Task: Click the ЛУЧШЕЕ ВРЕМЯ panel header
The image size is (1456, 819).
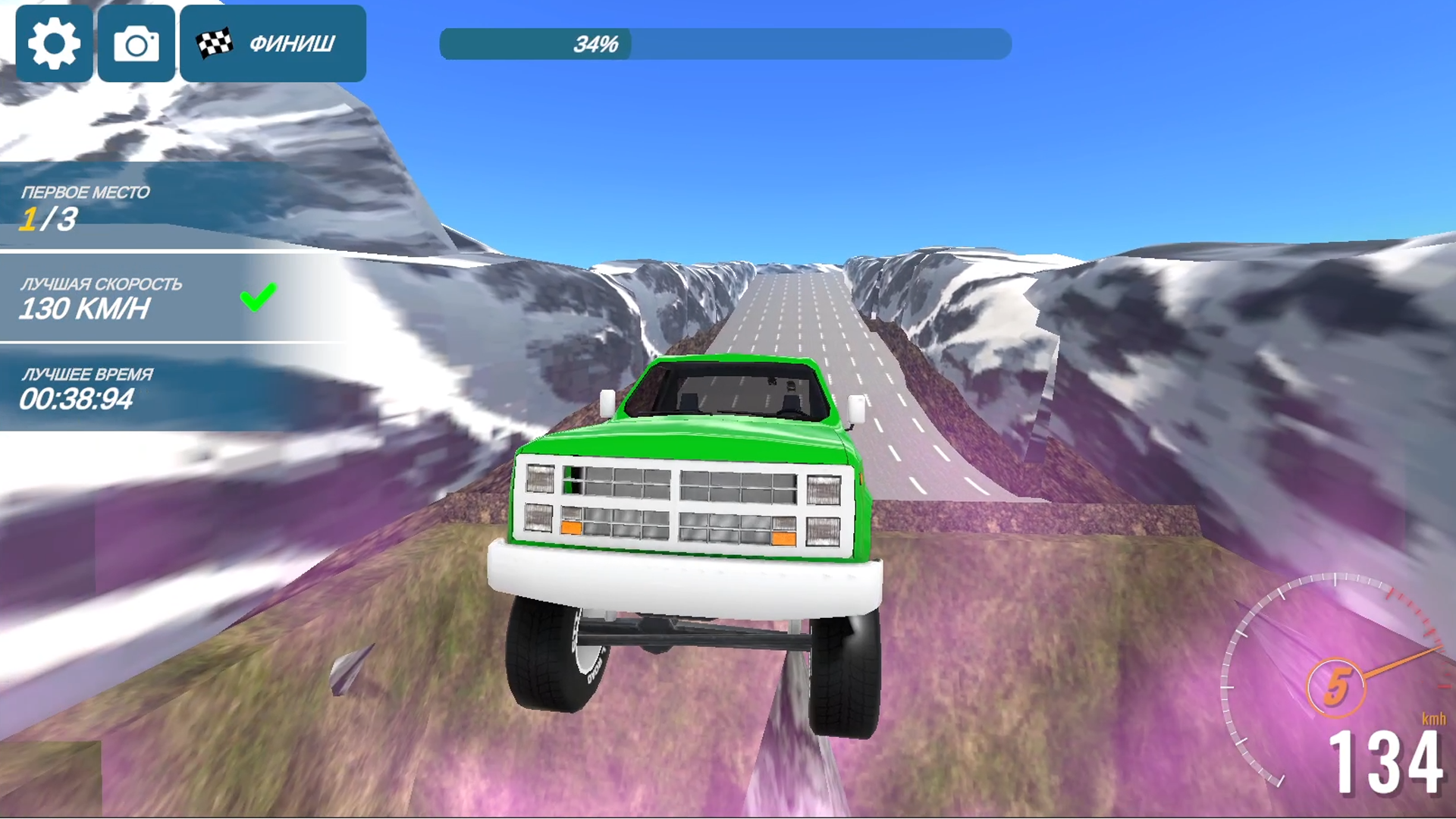Action: point(88,372)
